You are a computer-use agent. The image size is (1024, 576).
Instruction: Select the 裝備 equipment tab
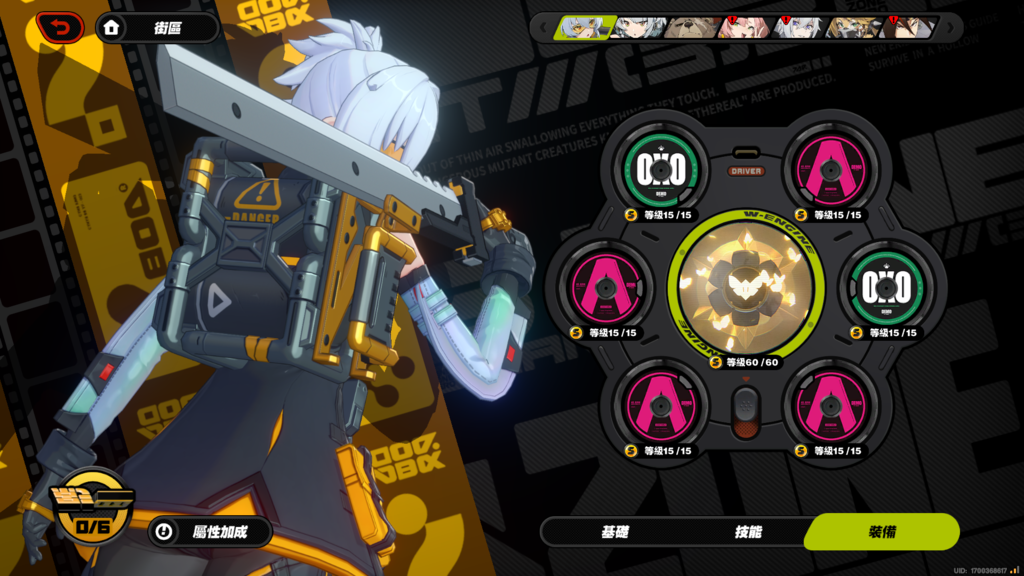pos(881,532)
